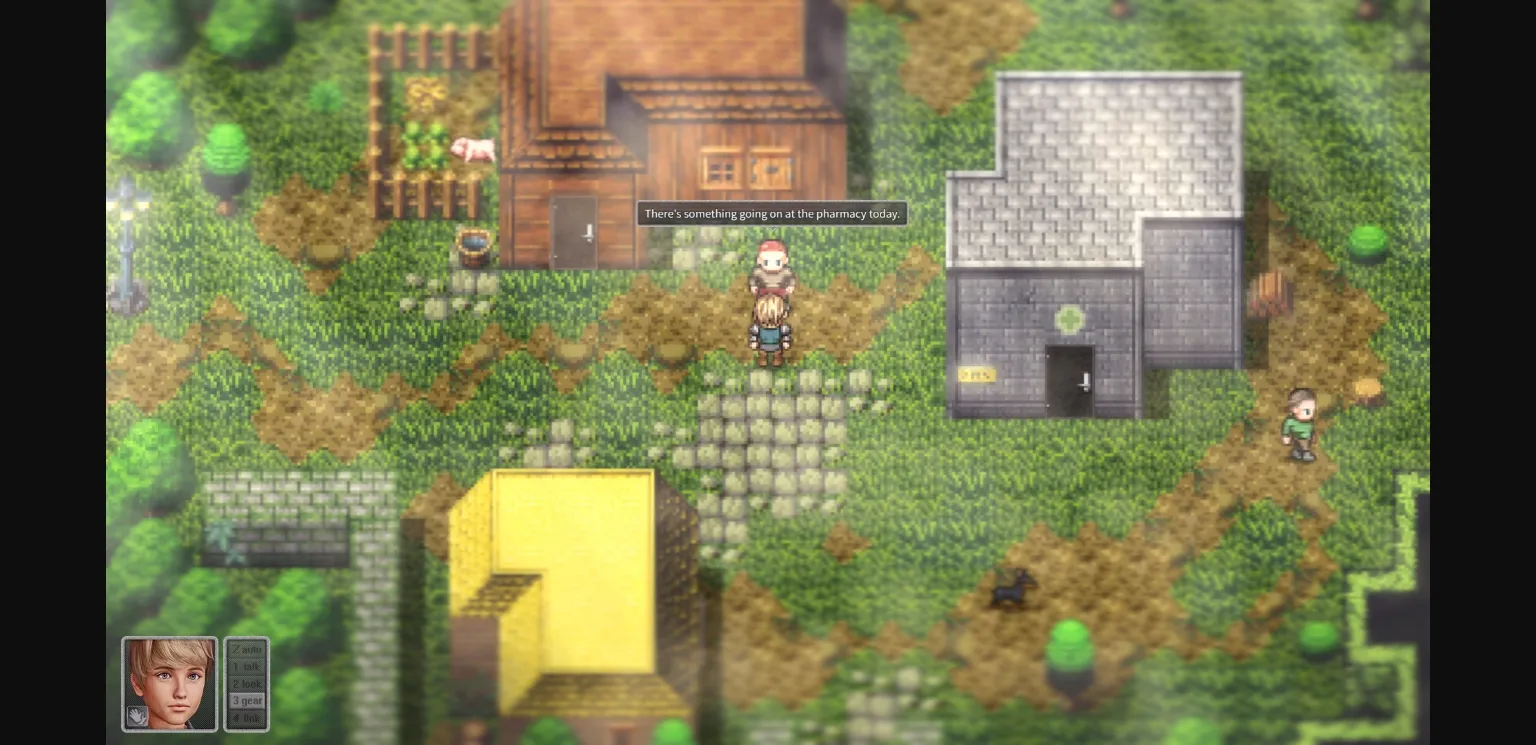Toggle the gear action highlighted in the menu
Screen dimensions: 1536x745
pos(246,700)
